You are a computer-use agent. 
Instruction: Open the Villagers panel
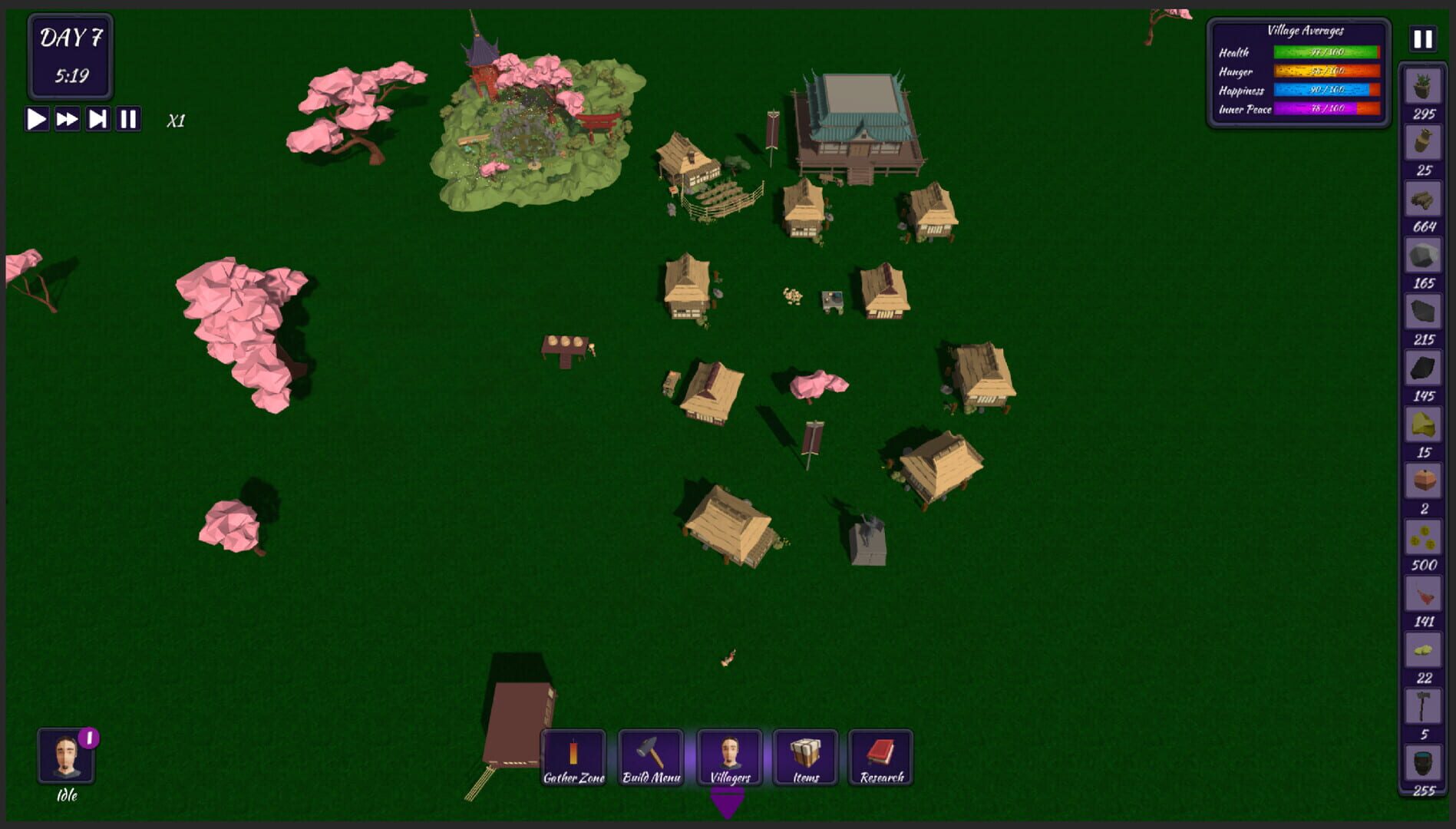pos(726,756)
